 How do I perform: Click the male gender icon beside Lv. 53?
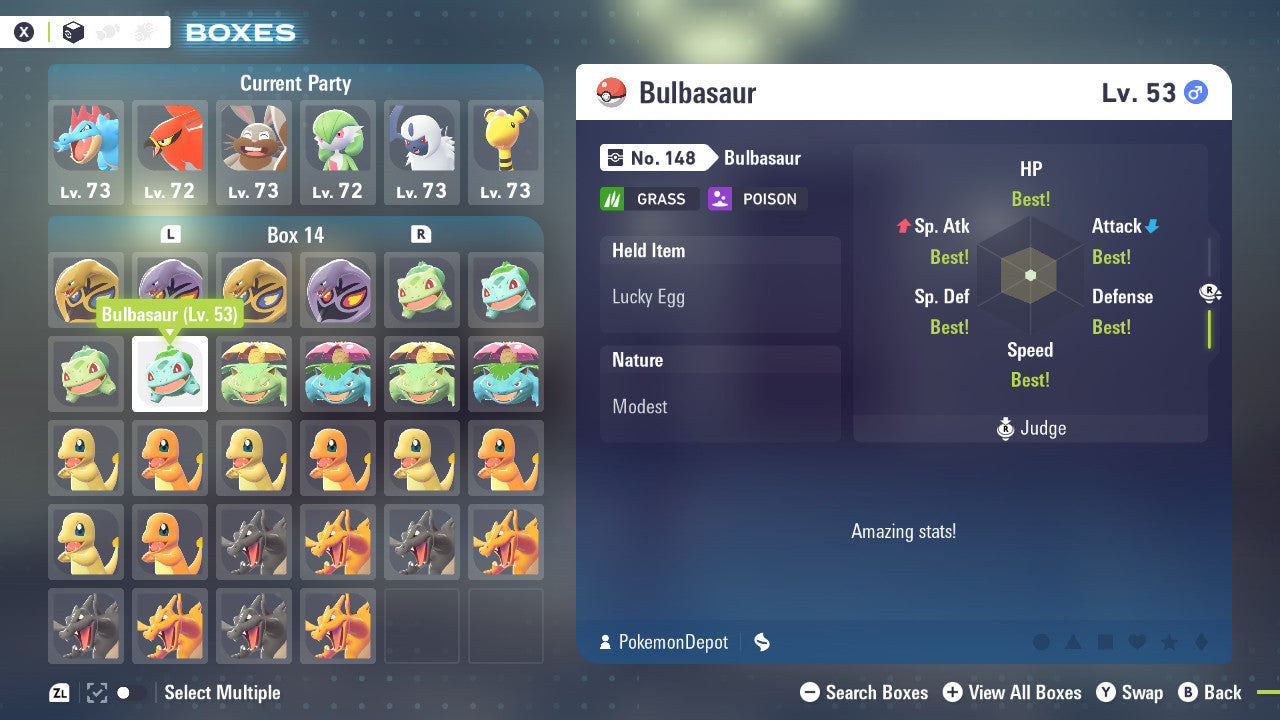click(x=1196, y=91)
